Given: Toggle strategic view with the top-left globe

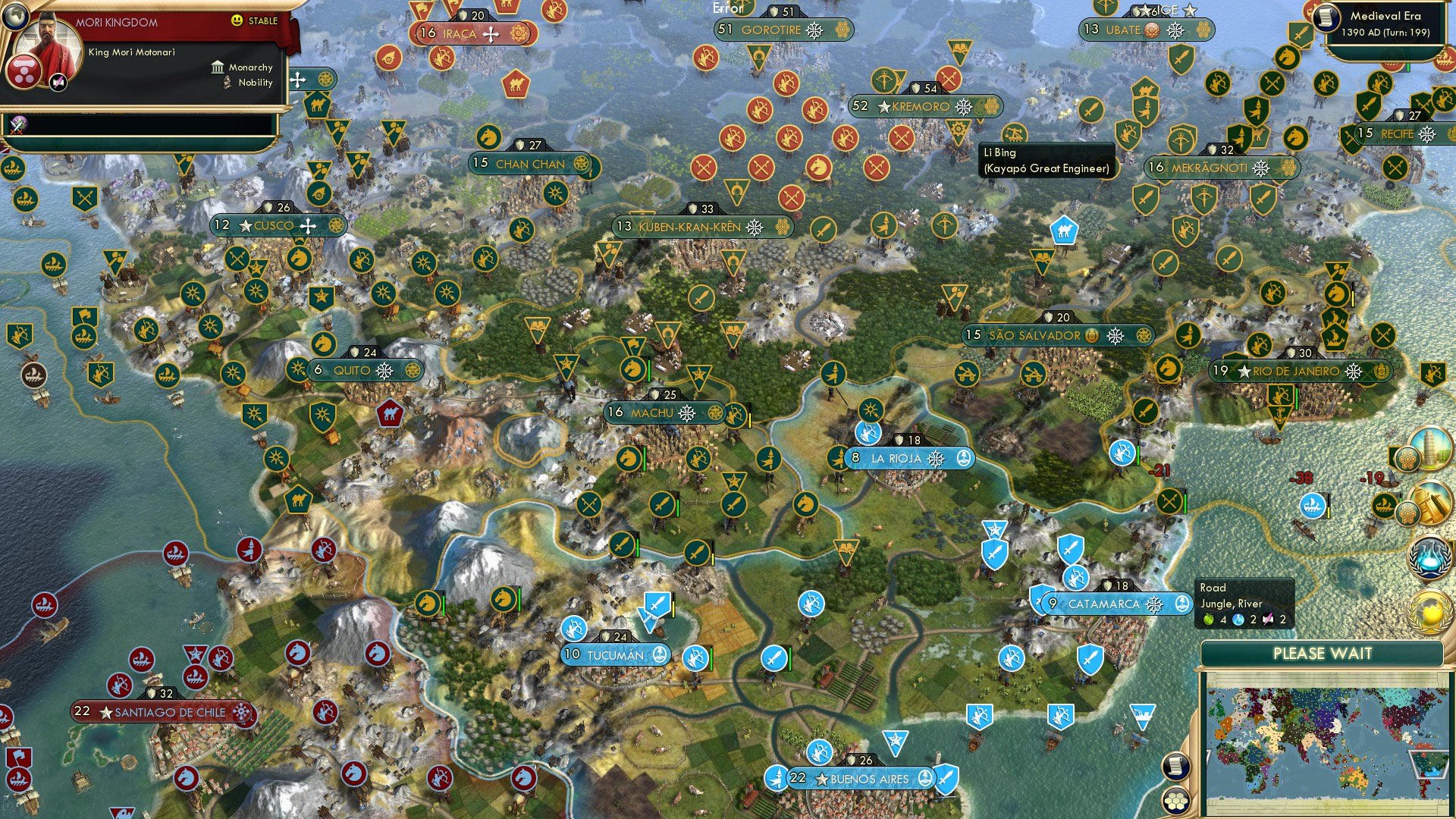Looking at the screenshot, I should 15,17.
